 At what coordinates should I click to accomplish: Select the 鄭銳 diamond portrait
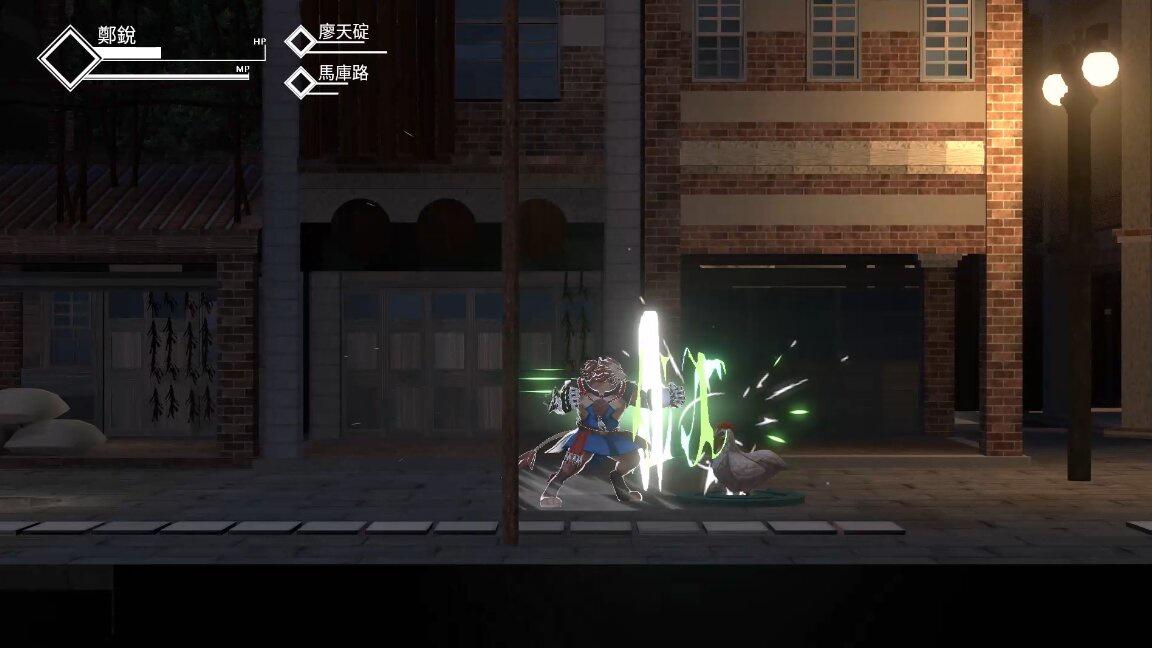(x=70, y=58)
